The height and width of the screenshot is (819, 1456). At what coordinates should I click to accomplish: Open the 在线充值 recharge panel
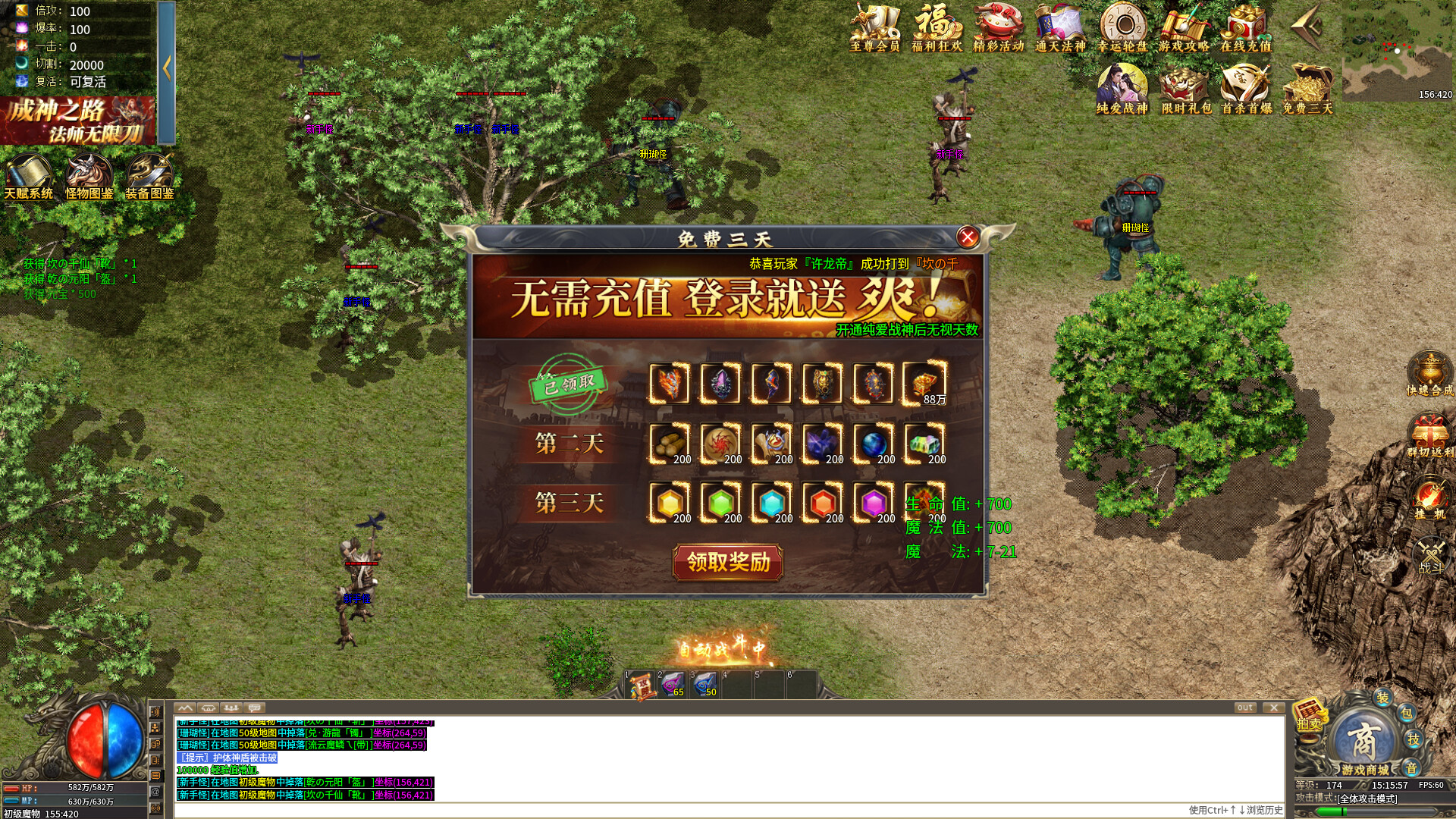(x=1246, y=30)
